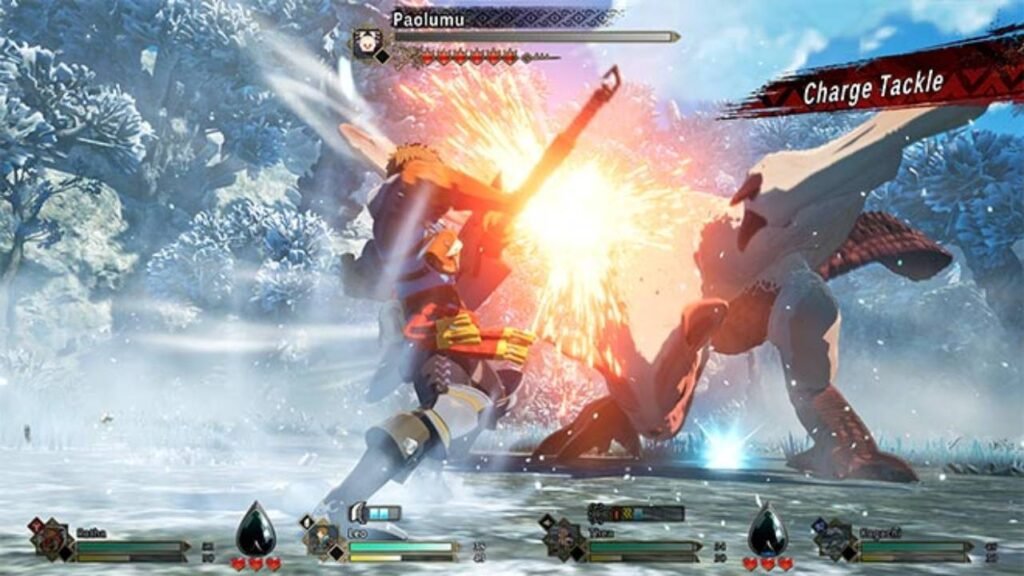Viewport: 1024px width, 576px height.
Task: Select the Paolumu monster portrait icon
Action: click(368, 42)
